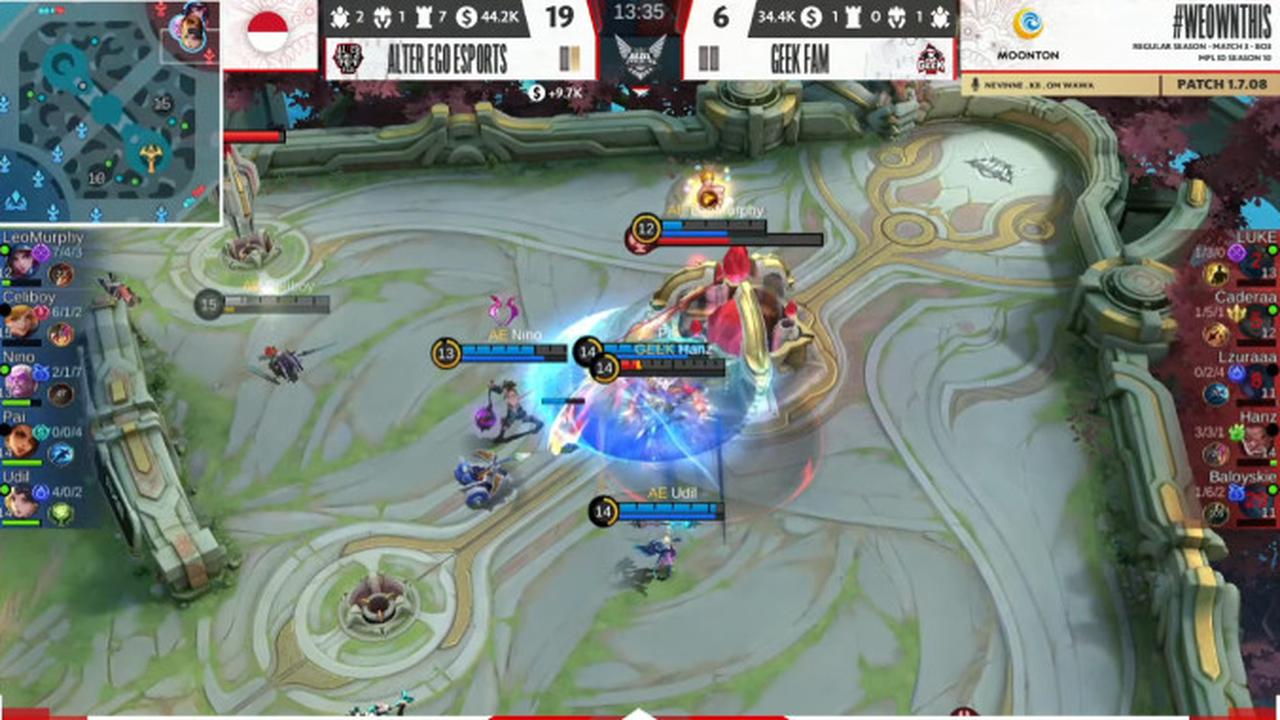
Task: Open the minimap in the top-left corner
Action: click(108, 110)
